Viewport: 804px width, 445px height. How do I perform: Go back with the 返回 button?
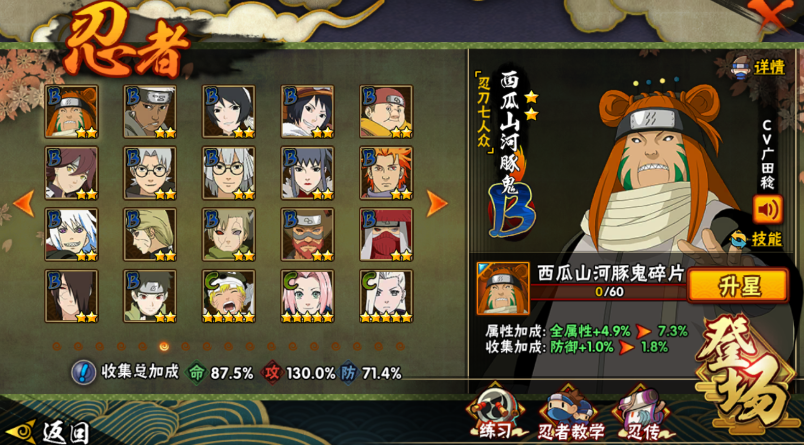click(x=48, y=431)
